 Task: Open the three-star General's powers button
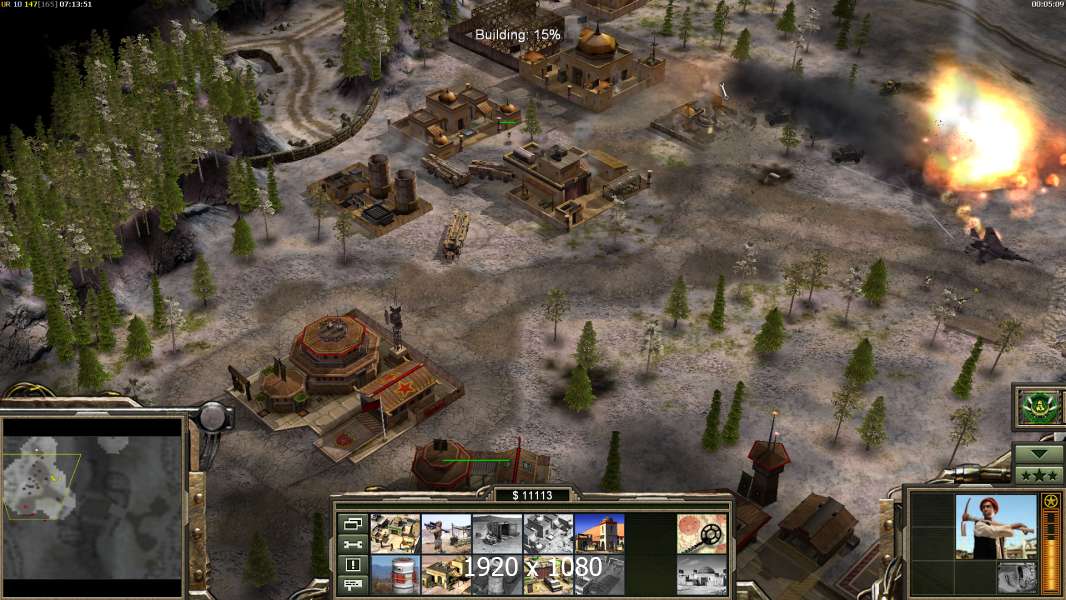click(1038, 474)
